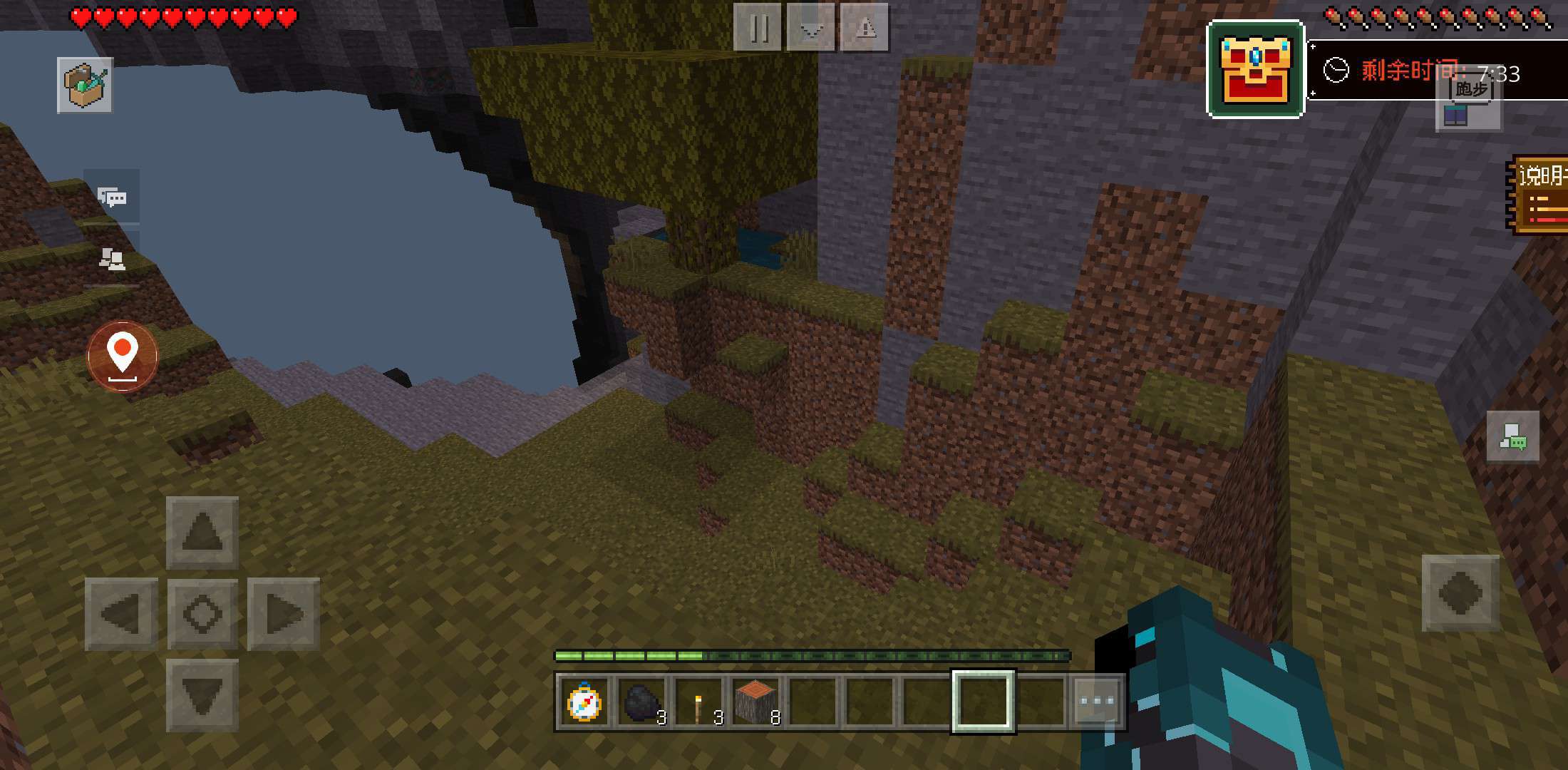Show the players list icon
Image resolution: width=1568 pixels, height=770 pixels.
tap(112, 260)
